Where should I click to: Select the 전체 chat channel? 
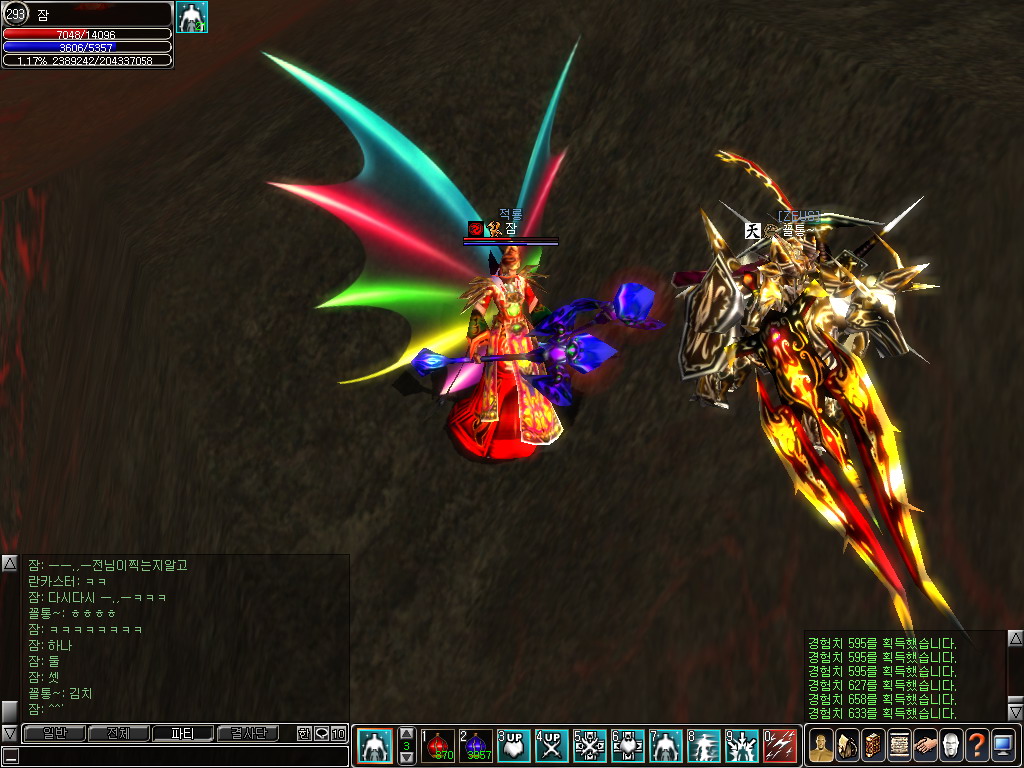coord(119,734)
